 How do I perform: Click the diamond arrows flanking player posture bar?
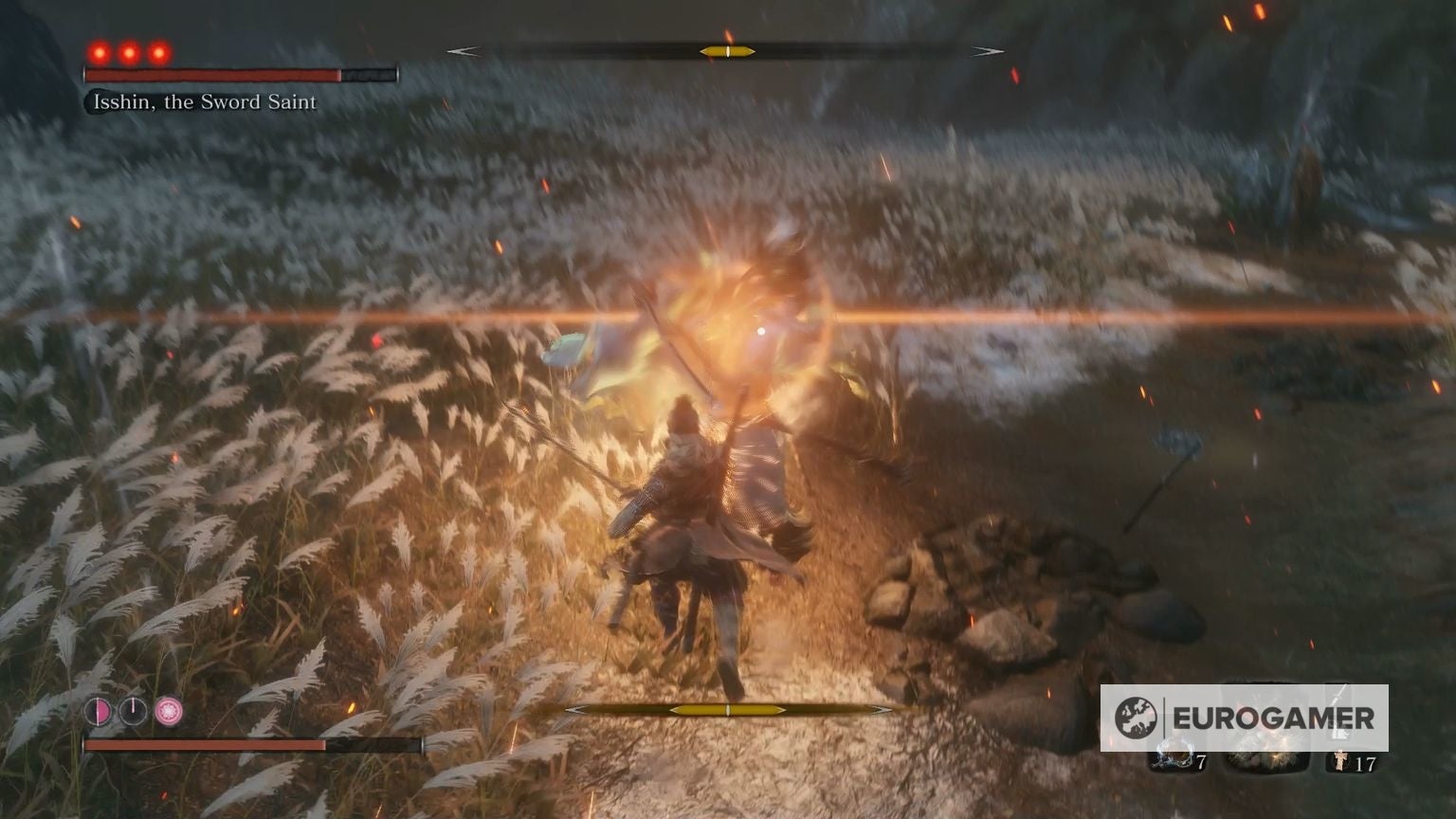click(573, 709)
